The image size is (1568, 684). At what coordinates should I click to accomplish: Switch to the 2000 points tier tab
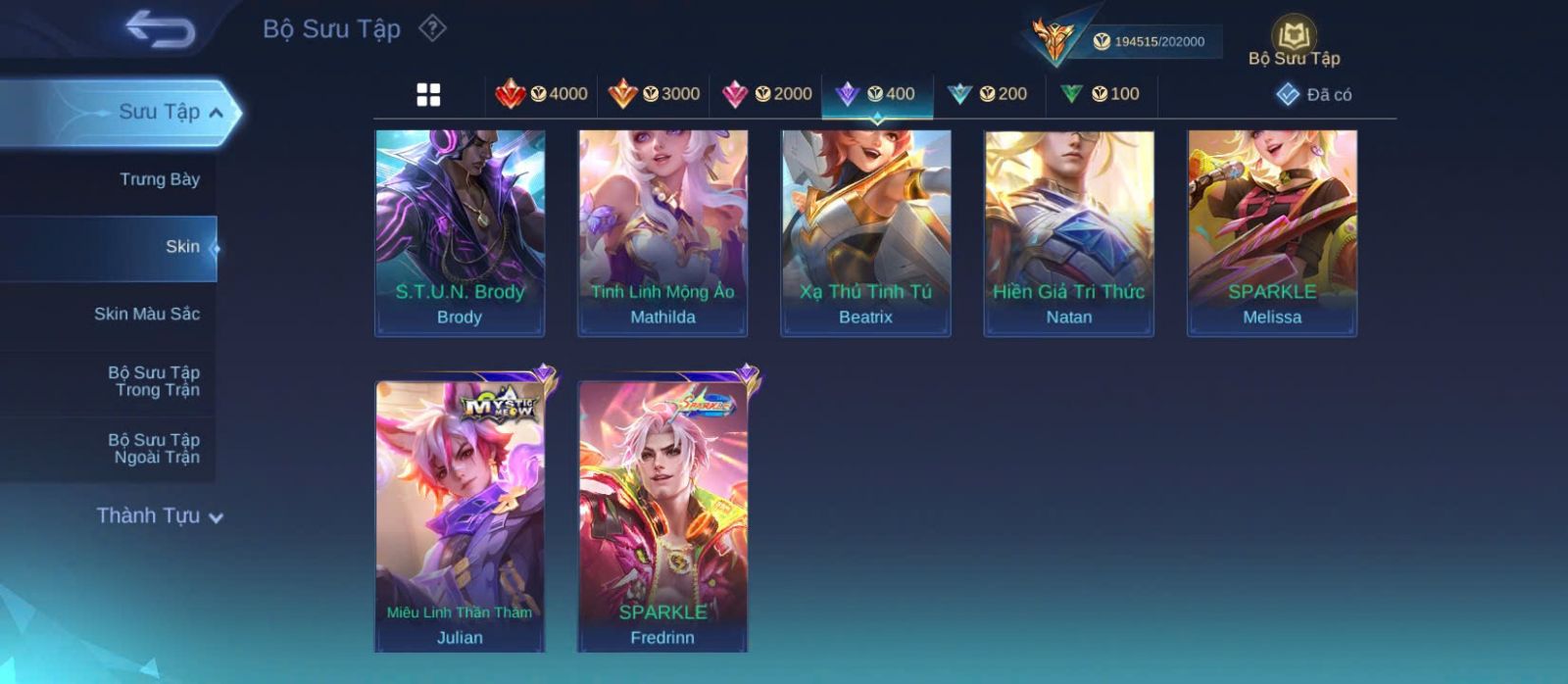point(766,94)
